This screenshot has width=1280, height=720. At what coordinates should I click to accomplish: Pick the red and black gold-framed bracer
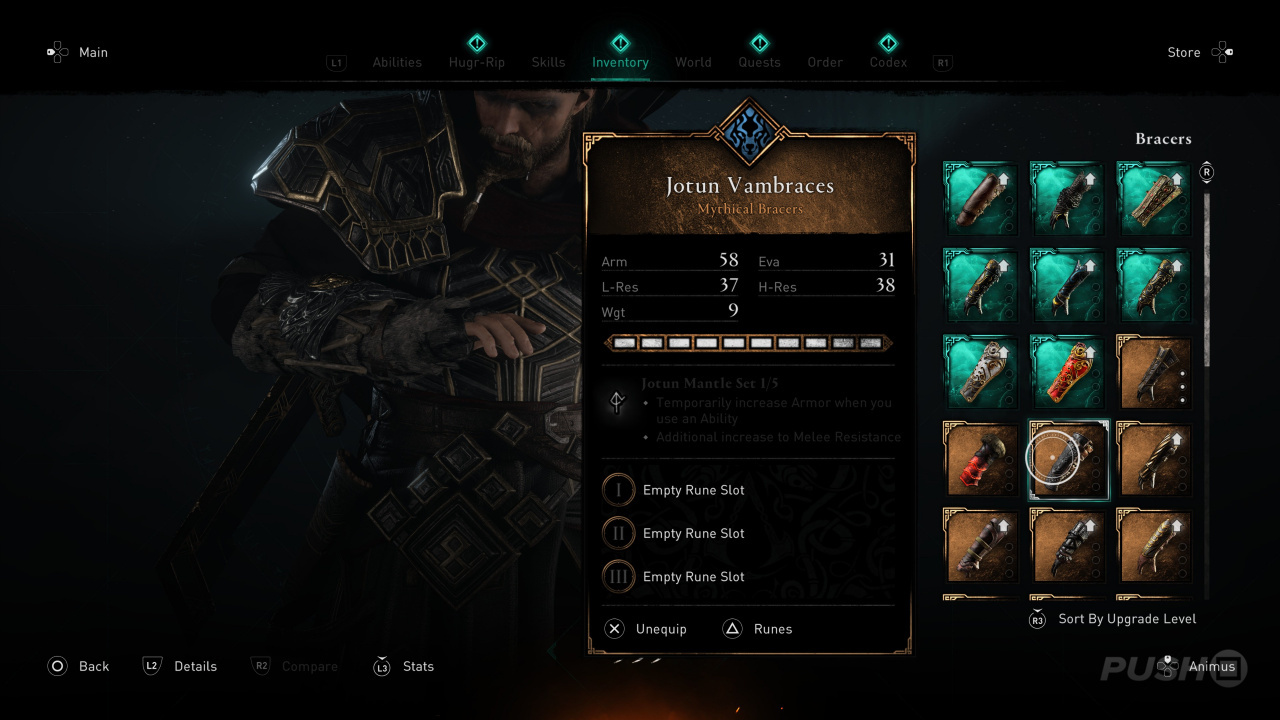tap(981, 458)
